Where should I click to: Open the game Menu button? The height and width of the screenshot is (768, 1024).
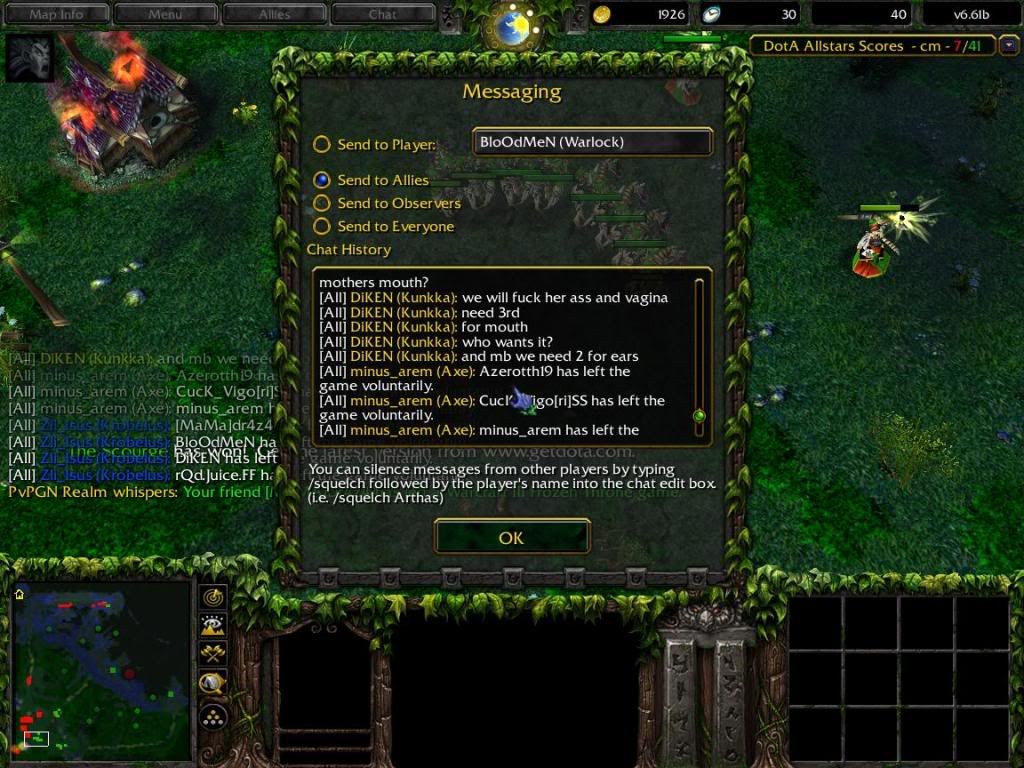click(165, 14)
